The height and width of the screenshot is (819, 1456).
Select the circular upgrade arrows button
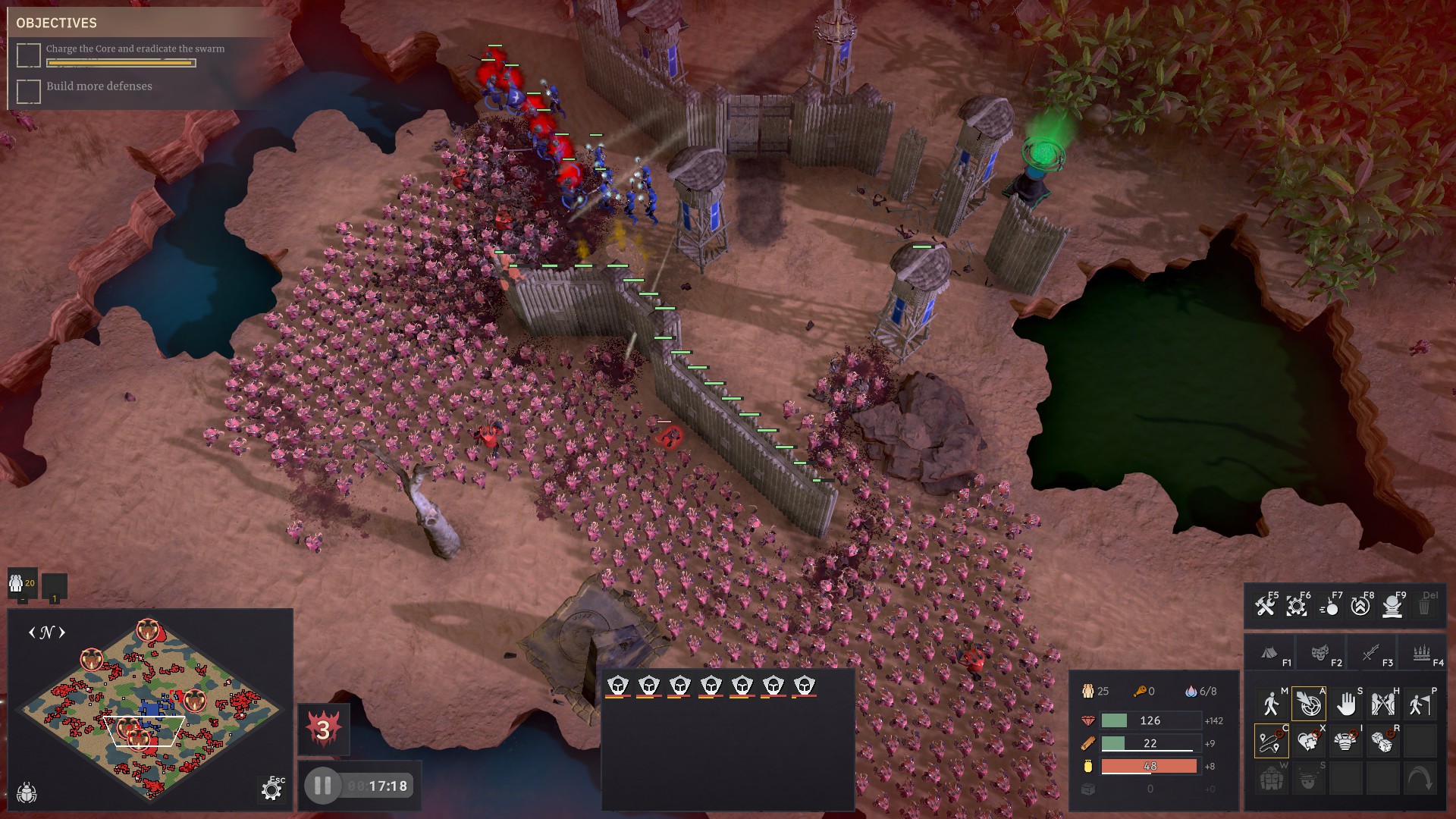(1360, 607)
